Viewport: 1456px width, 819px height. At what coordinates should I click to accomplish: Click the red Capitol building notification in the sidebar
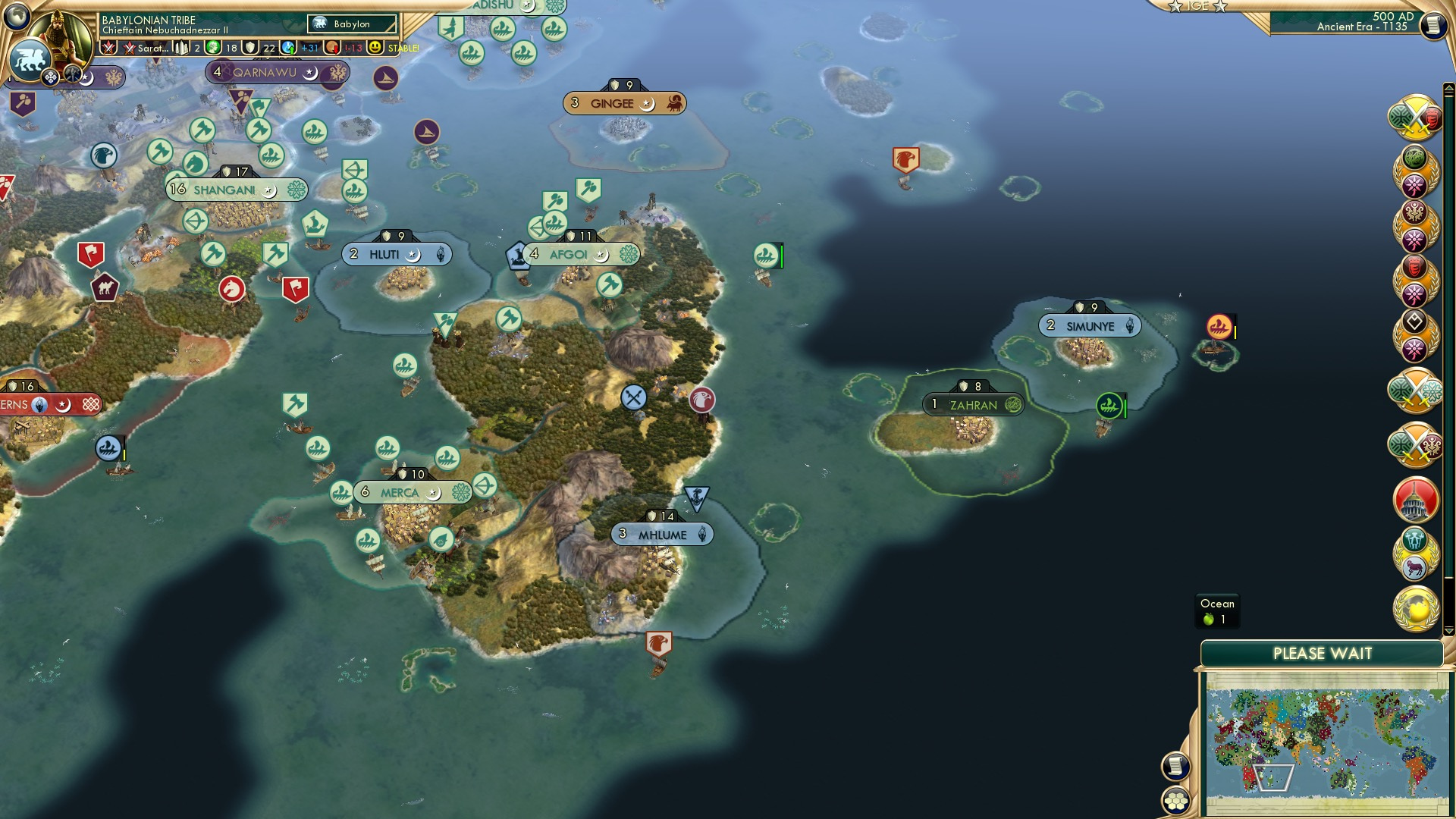(x=1415, y=499)
